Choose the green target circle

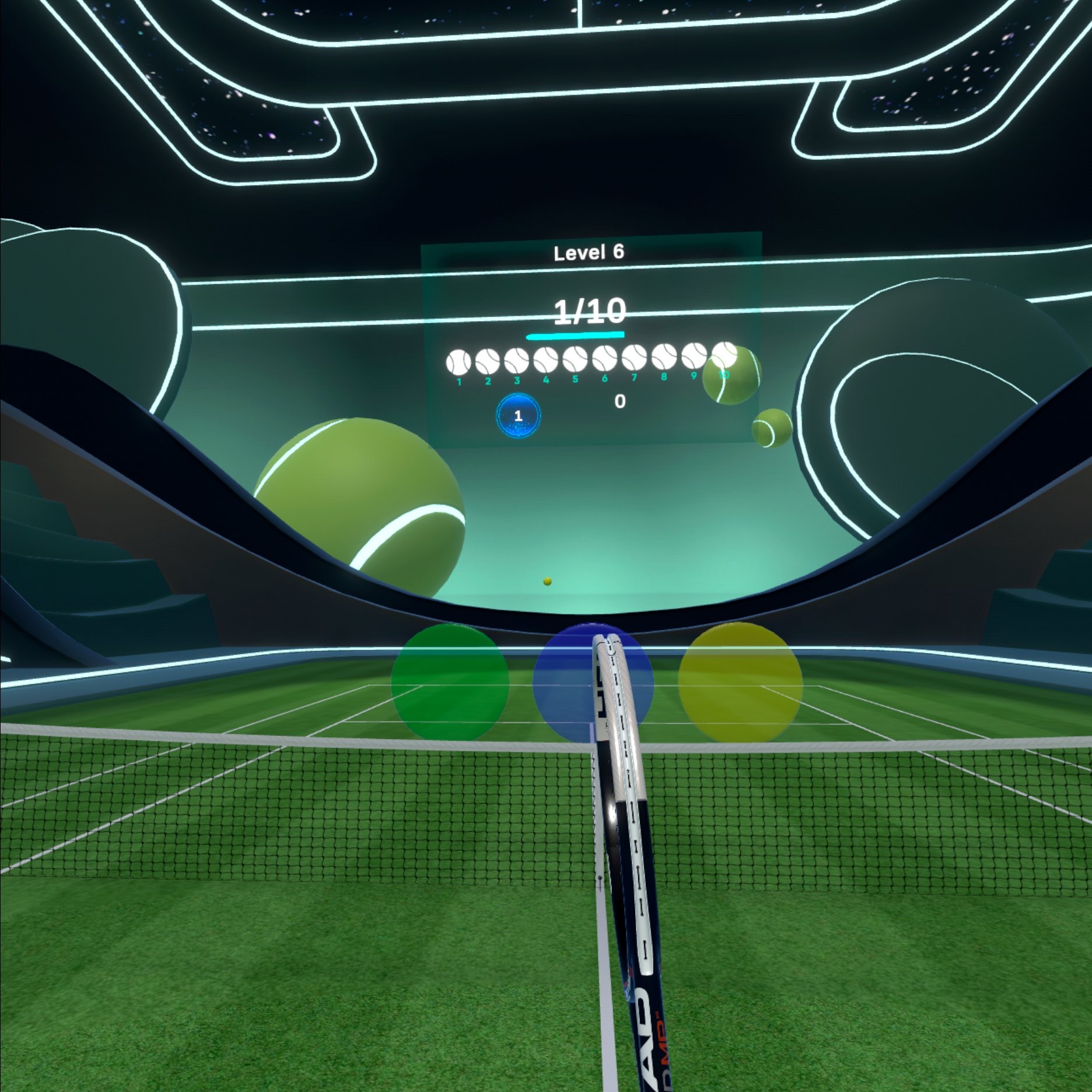click(x=450, y=682)
